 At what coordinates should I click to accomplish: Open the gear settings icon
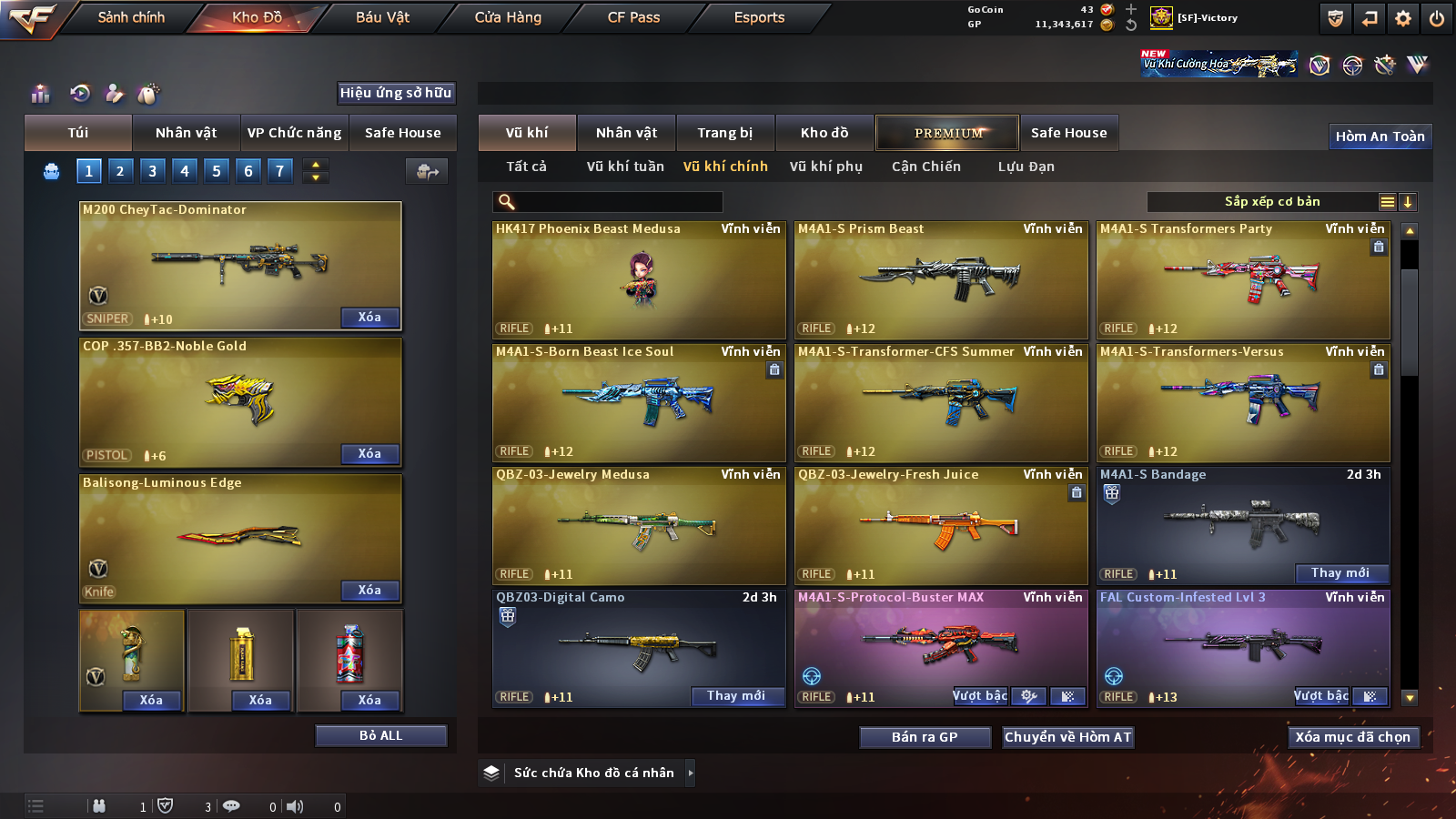1403,18
